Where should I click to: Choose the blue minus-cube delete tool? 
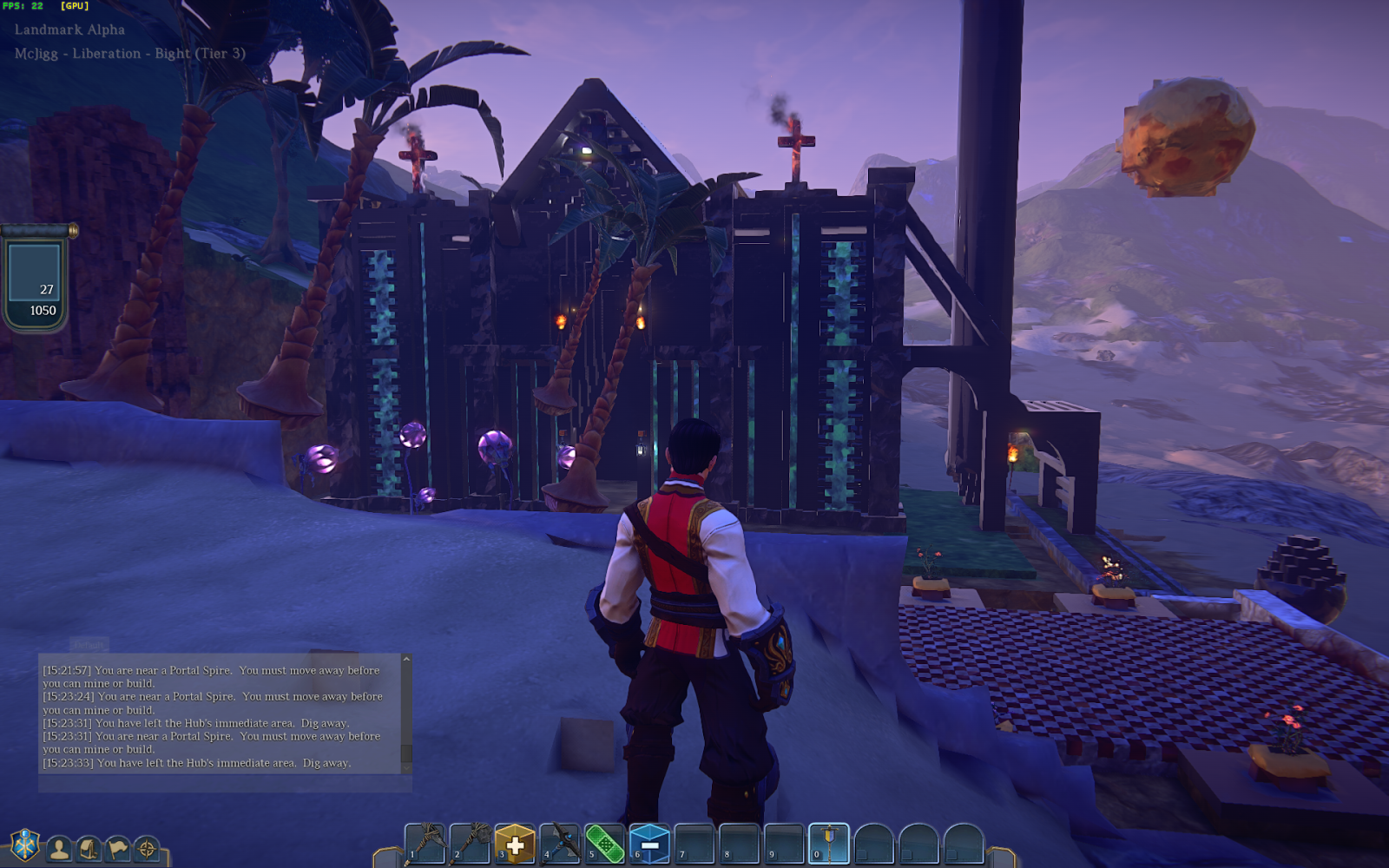pos(649,843)
